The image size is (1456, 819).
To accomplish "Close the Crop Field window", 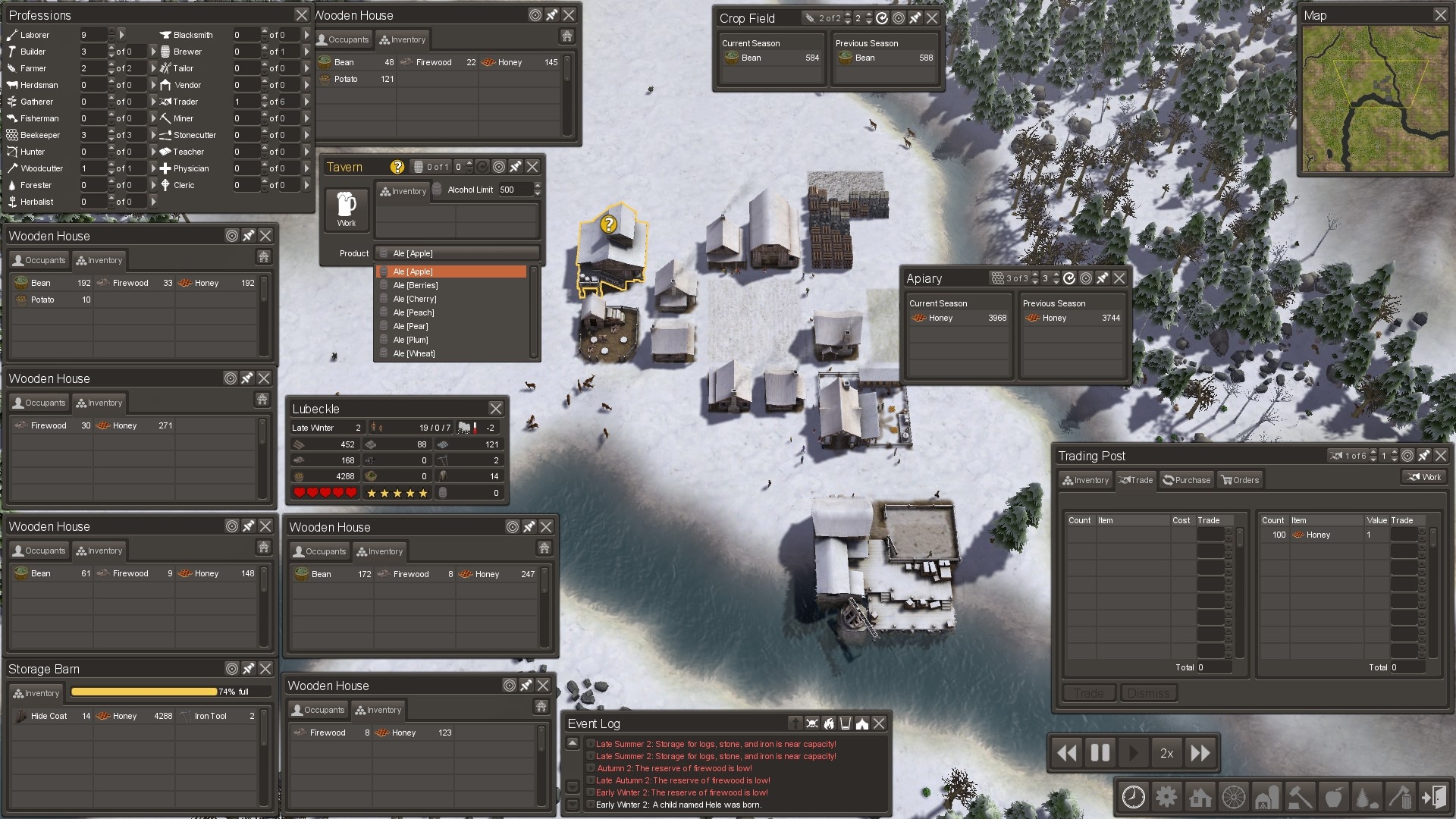I will 932,18.
